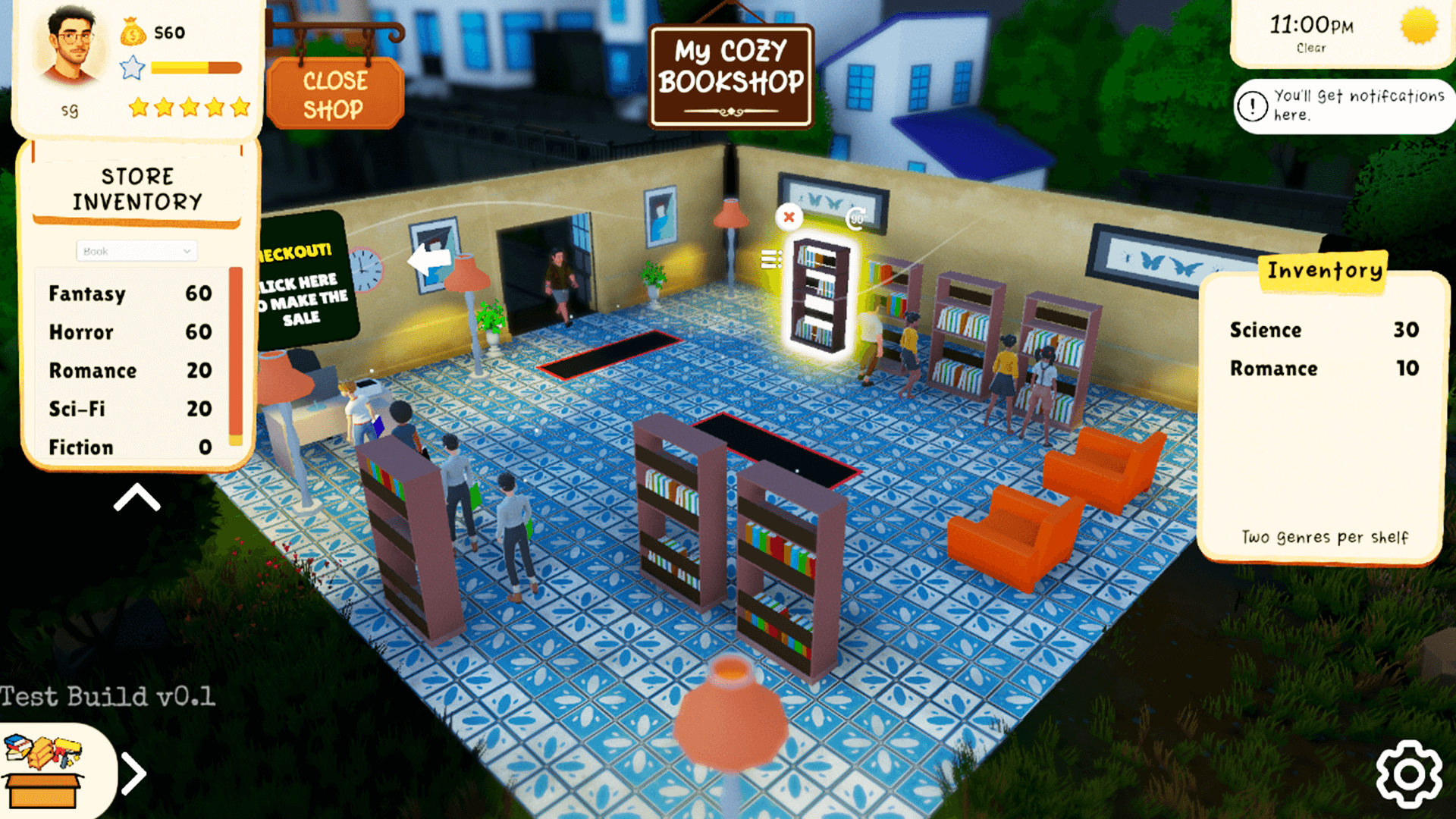Click the My Cozy Bookshop sign

coord(731,76)
